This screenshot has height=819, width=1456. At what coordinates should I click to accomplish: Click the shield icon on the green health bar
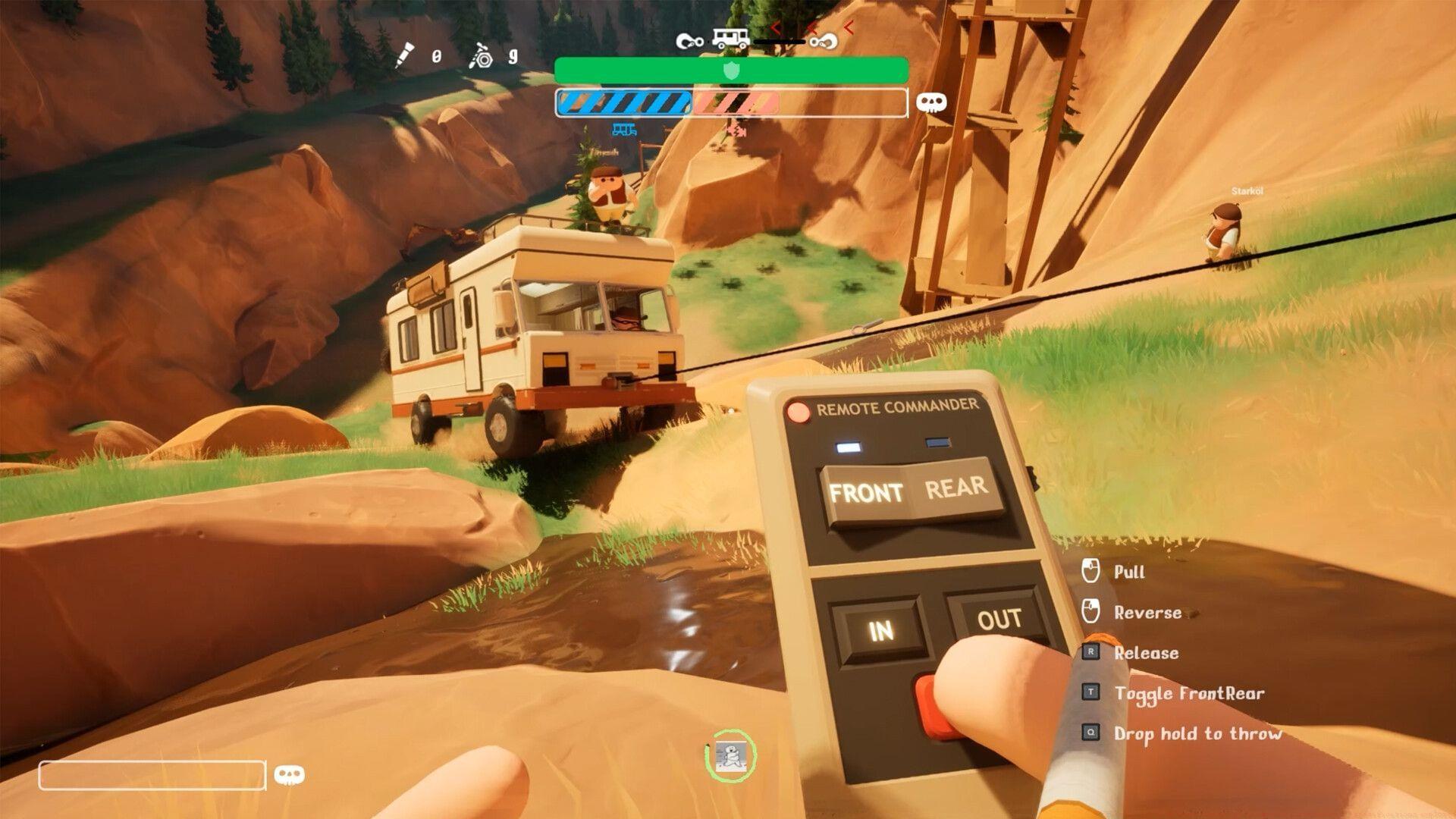point(731,71)
